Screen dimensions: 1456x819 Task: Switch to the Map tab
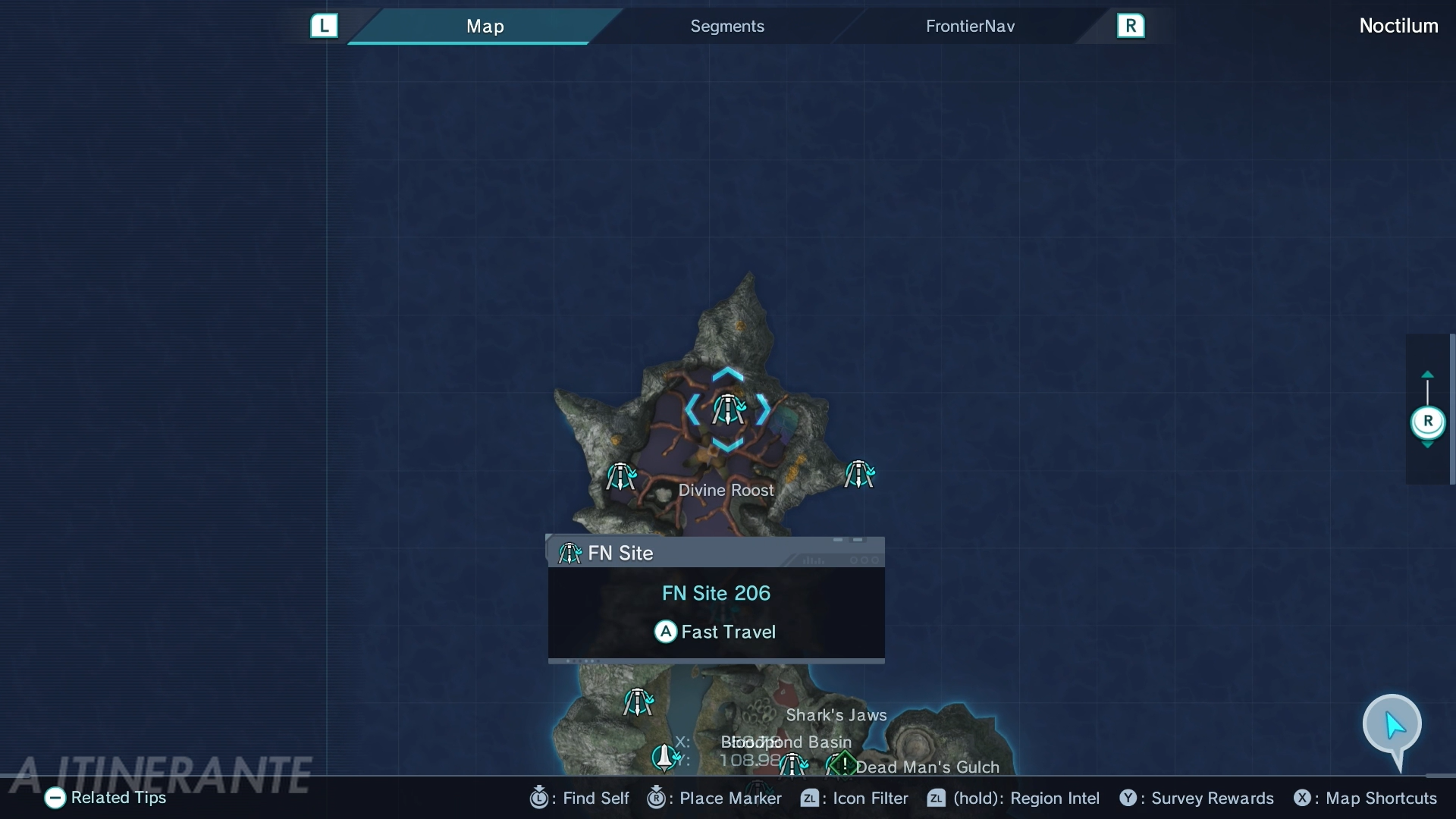coord(485,27)
